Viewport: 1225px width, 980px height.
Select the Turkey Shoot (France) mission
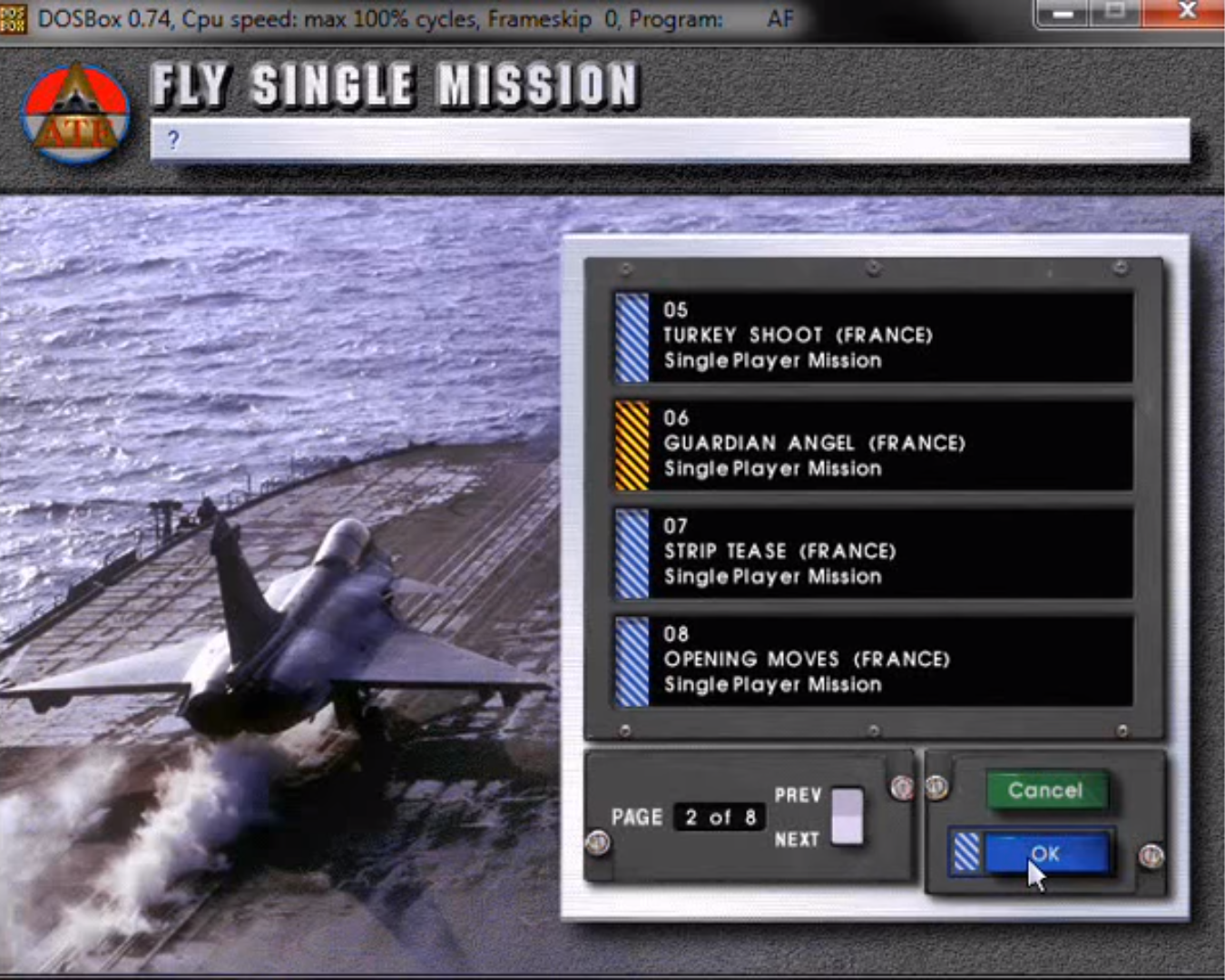pos(871,338)
